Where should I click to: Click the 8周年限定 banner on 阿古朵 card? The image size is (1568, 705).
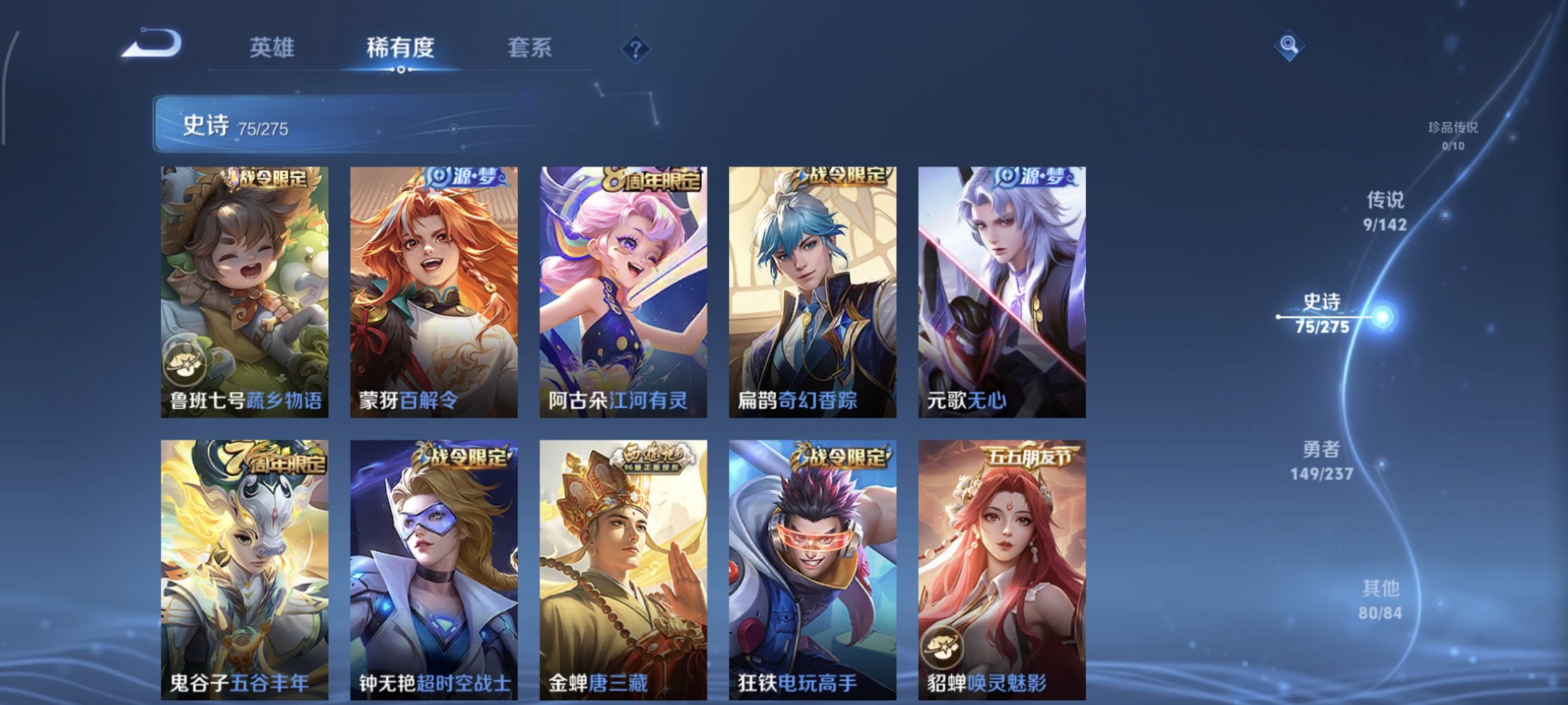(x=651, y=178)
